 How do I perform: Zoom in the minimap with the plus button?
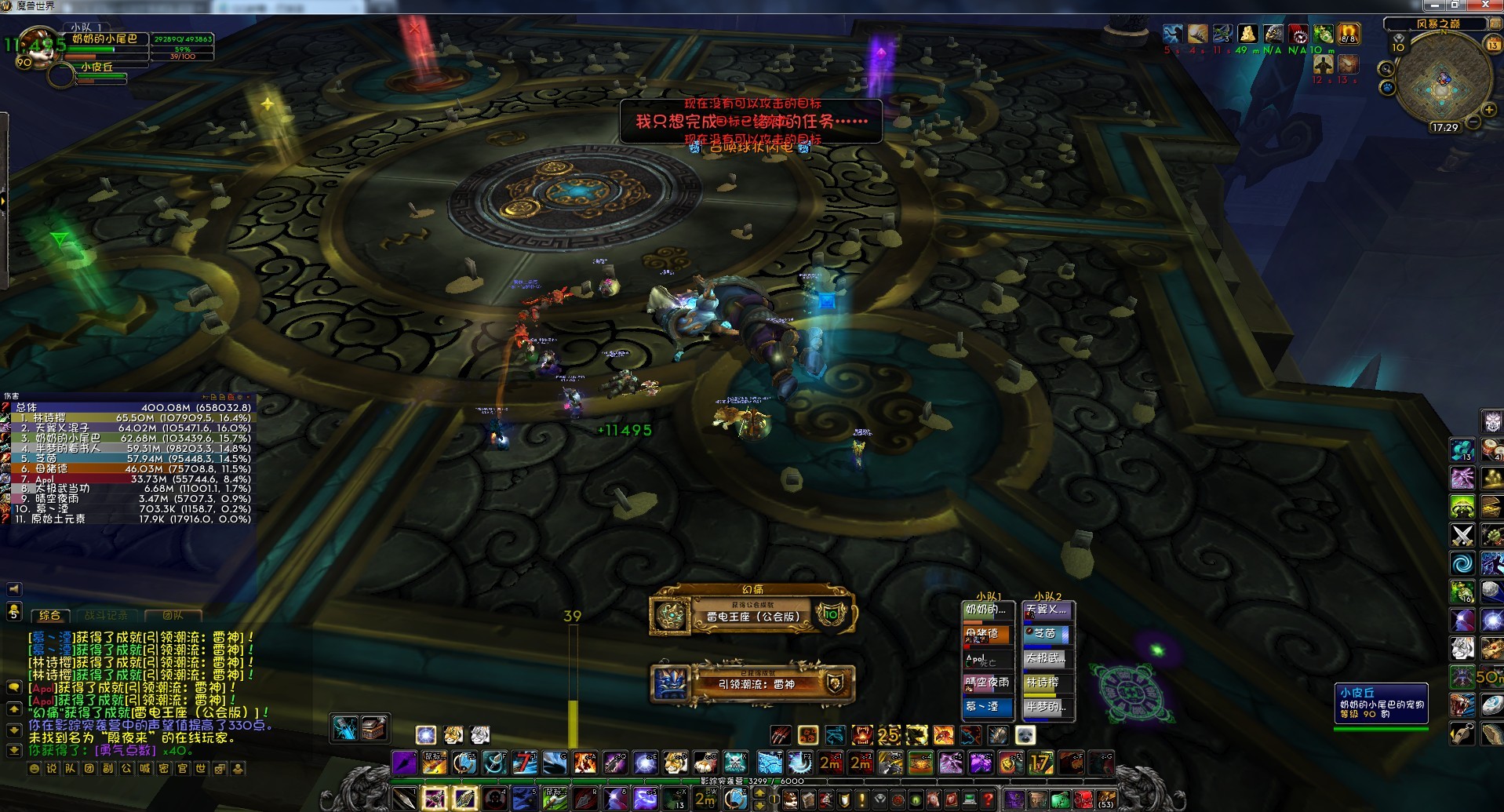pos(1488,110)
